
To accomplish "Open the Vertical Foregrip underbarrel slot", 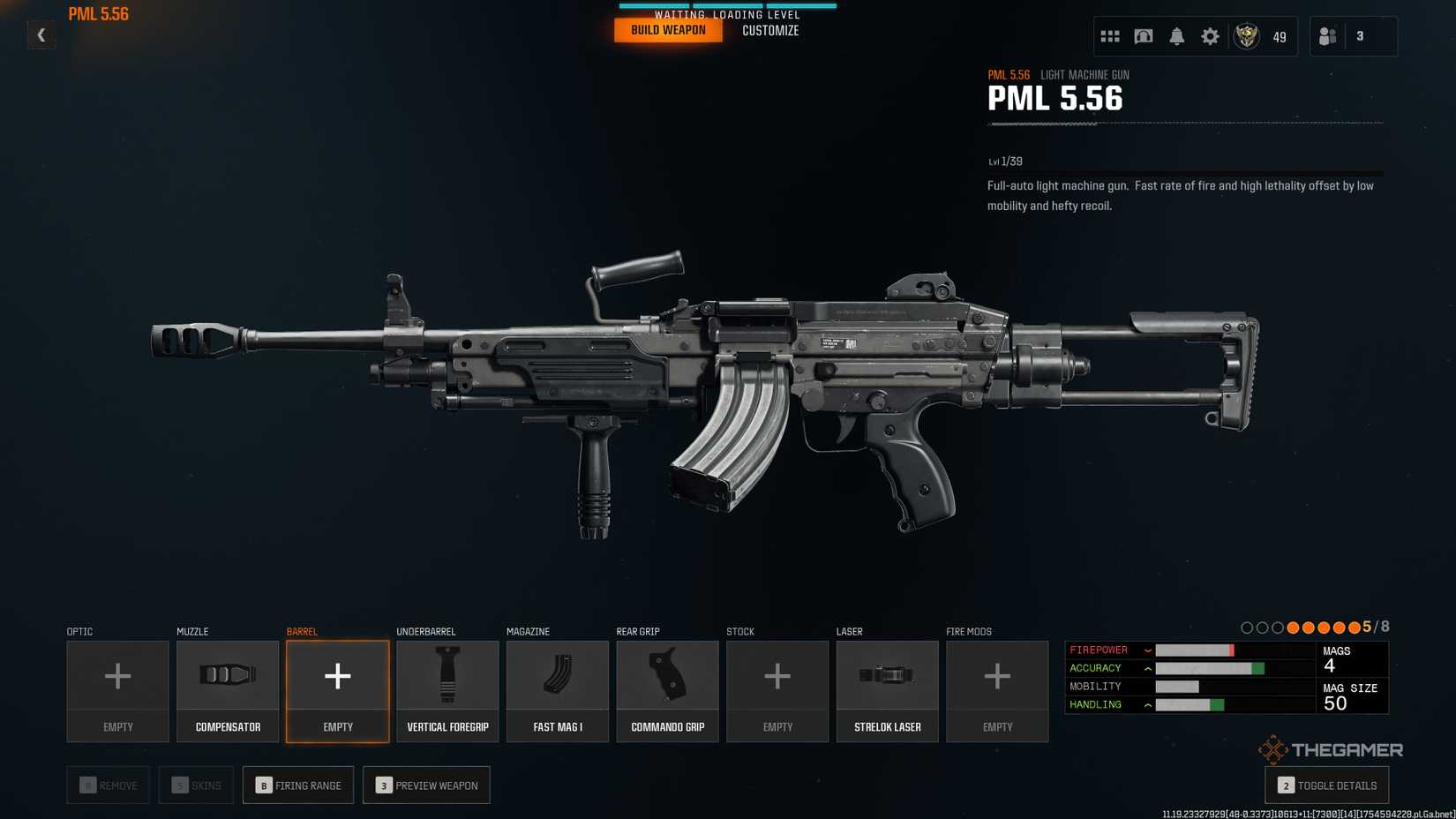I will pyautogui.click(x=447, y=690).
